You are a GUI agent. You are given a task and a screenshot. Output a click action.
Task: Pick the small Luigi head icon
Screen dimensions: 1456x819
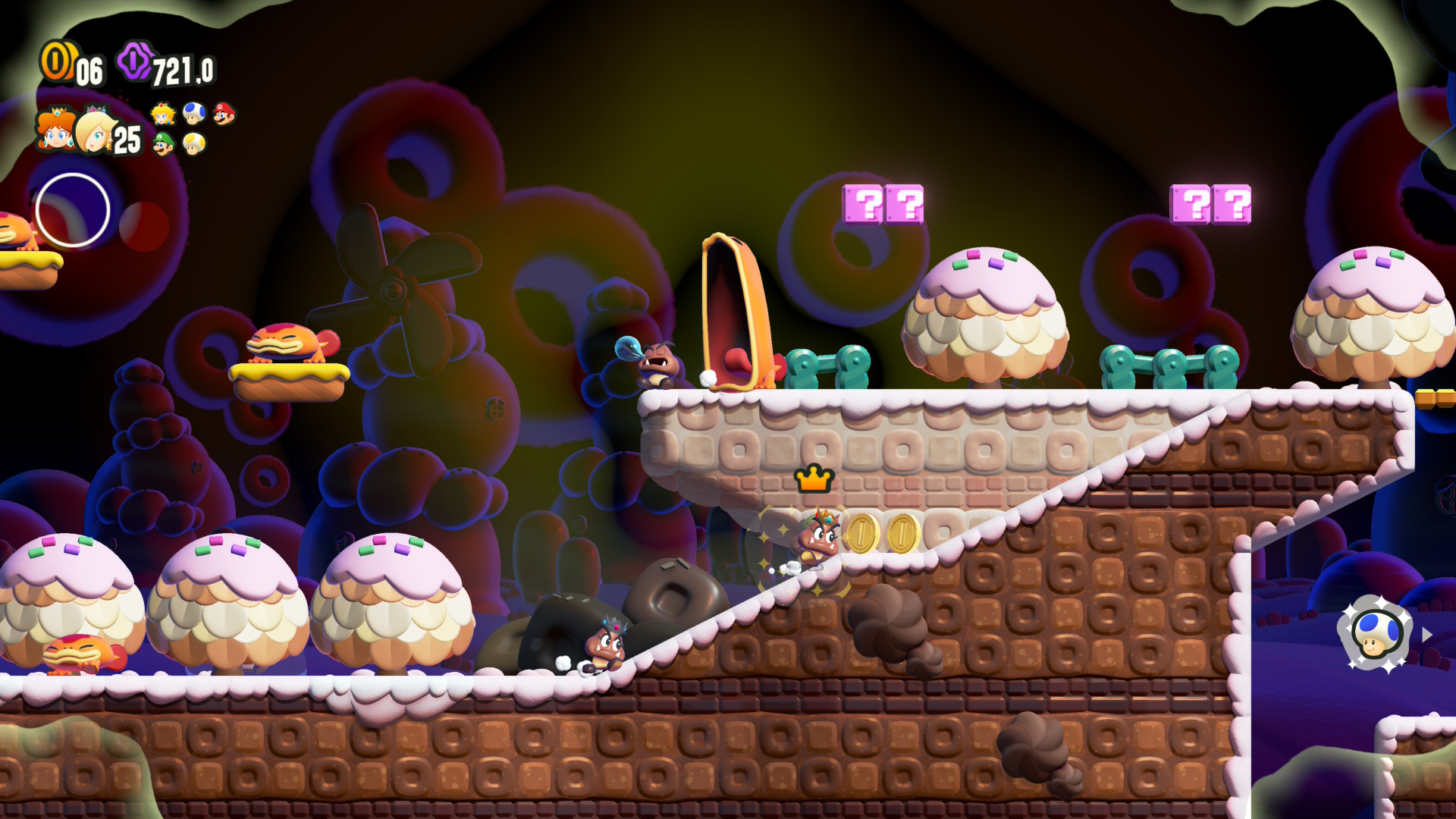click(x=163, y=143)
